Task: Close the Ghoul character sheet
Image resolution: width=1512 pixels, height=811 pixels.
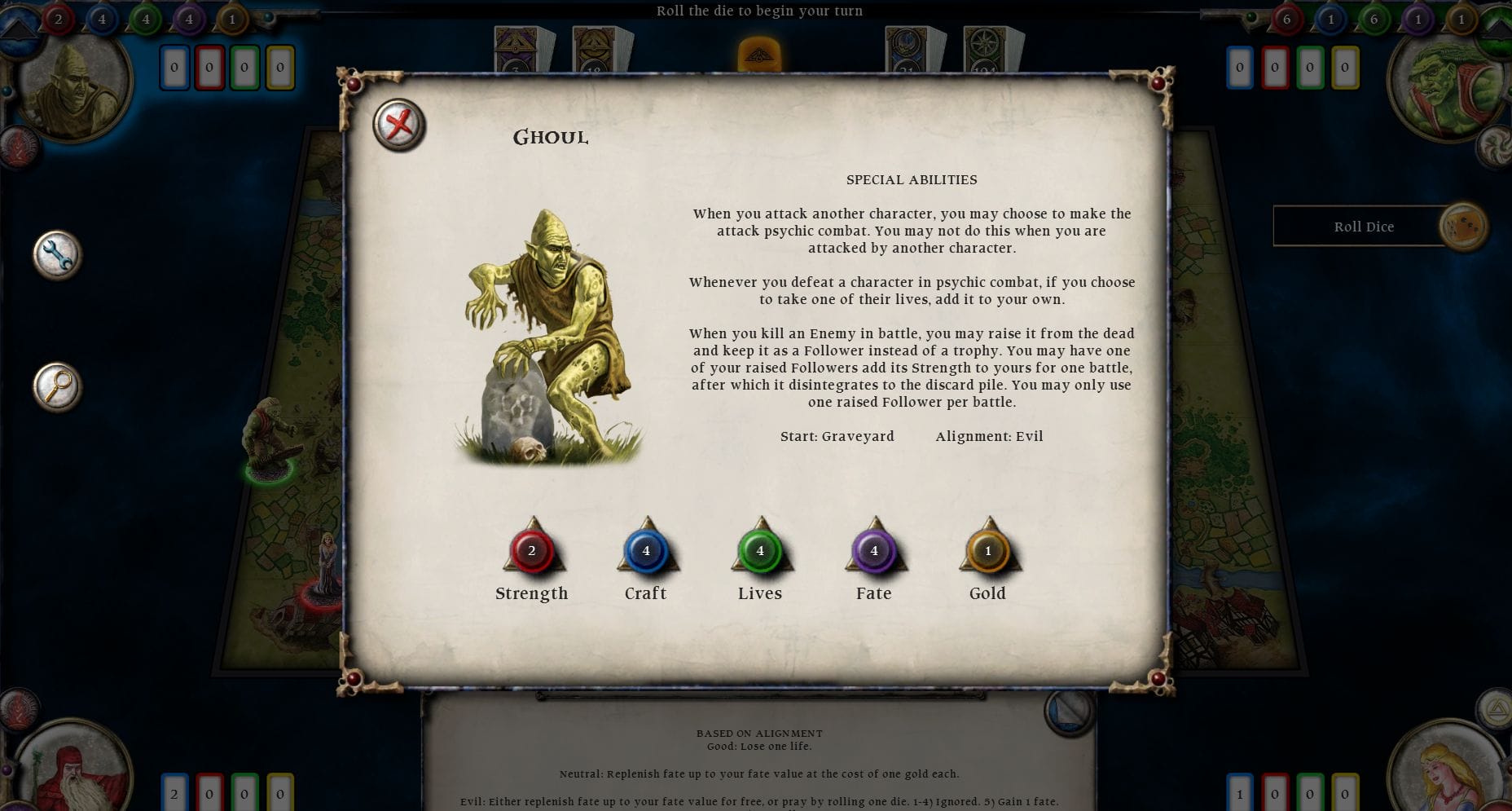Action: (x=398, y=125)
